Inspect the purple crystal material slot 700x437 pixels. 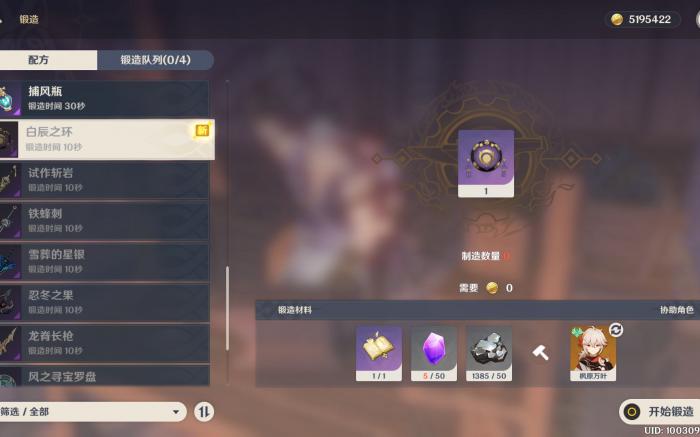coord(434,353)
